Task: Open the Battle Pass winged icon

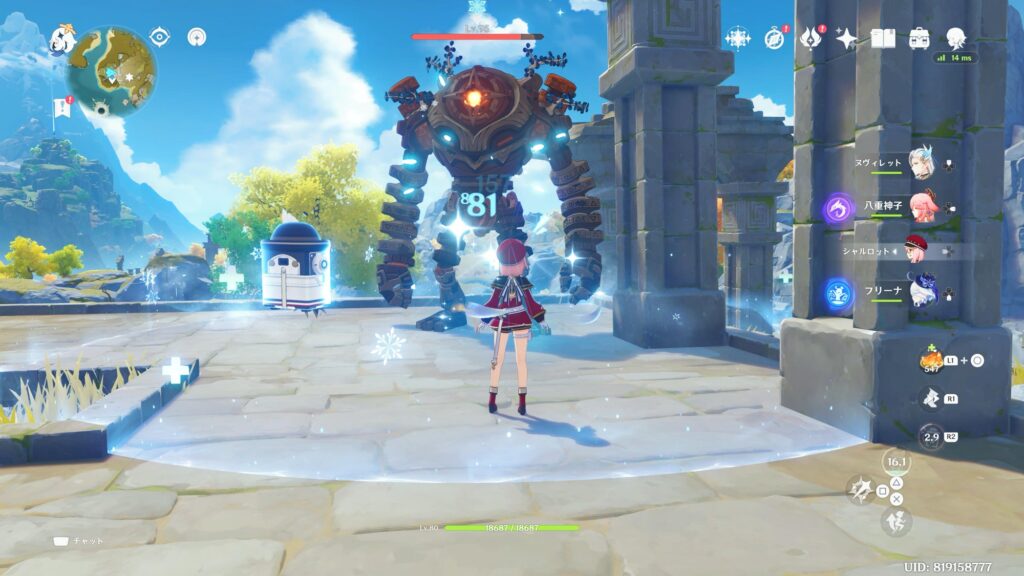Action: click(810, 38)
